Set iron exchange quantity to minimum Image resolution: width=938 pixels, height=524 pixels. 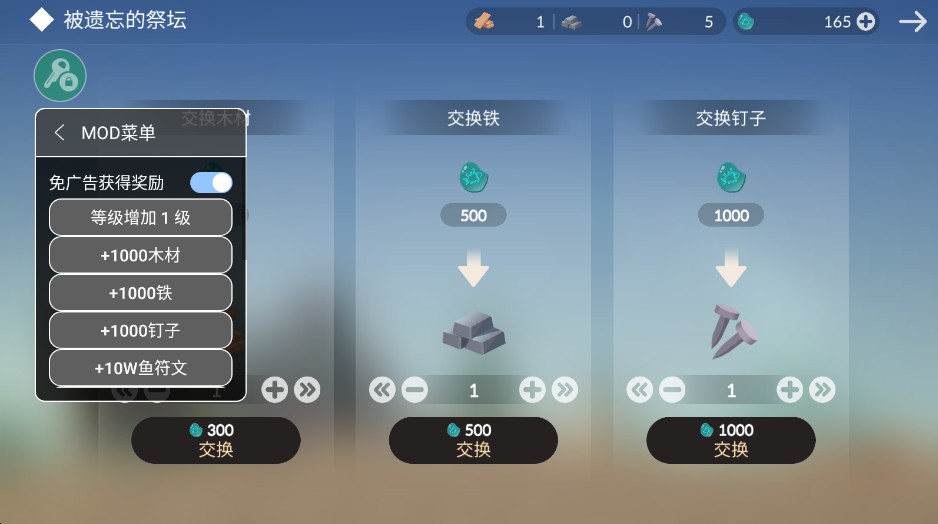coord(382,390)
